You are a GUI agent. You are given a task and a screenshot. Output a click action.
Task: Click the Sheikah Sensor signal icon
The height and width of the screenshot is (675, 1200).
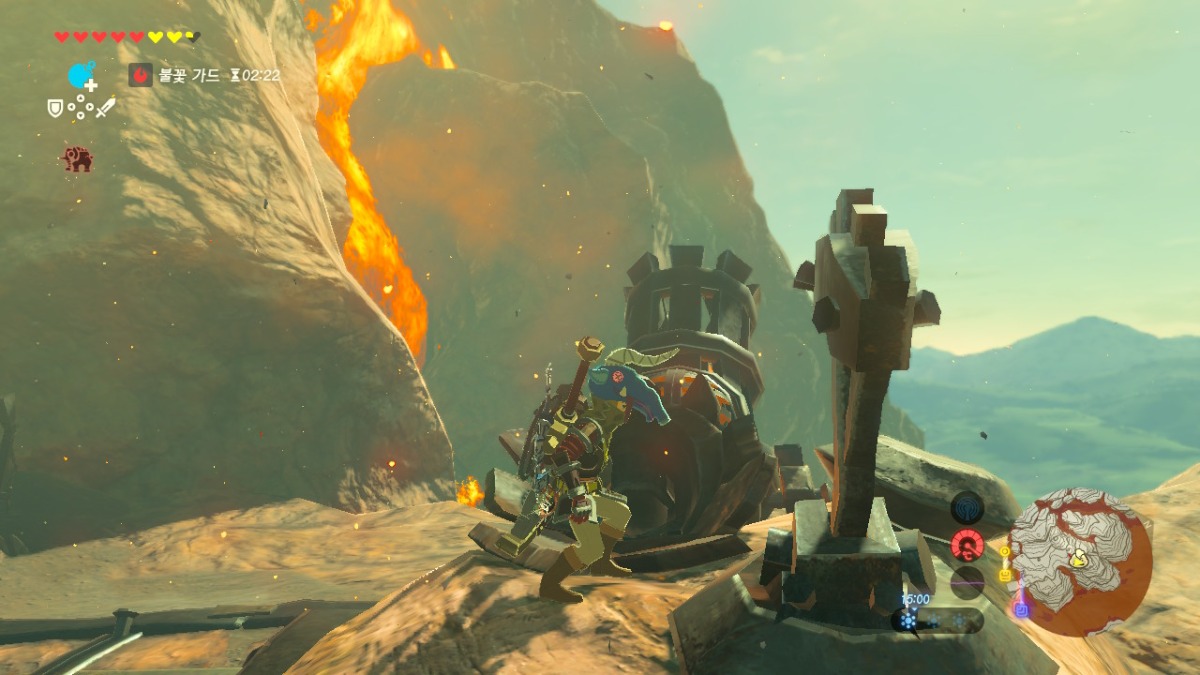tap(967, 508)
